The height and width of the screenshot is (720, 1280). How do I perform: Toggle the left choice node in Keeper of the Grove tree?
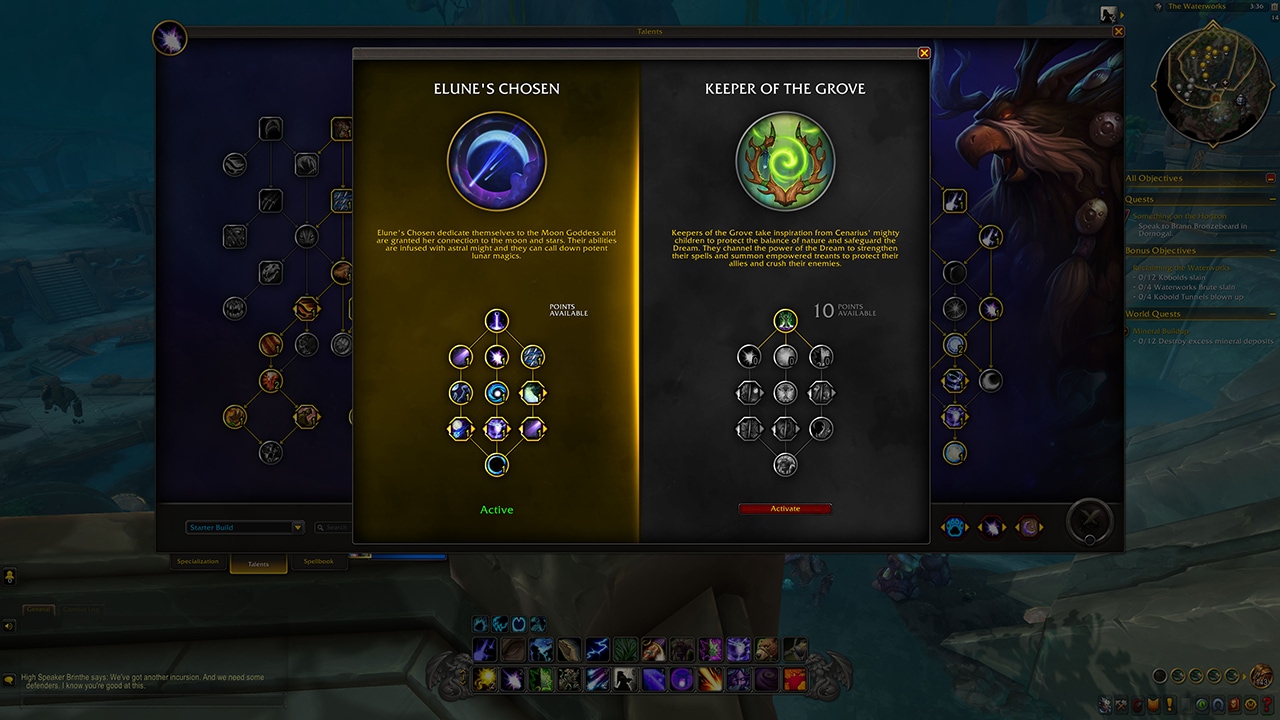pyautogui.click(x=749, y=392)
